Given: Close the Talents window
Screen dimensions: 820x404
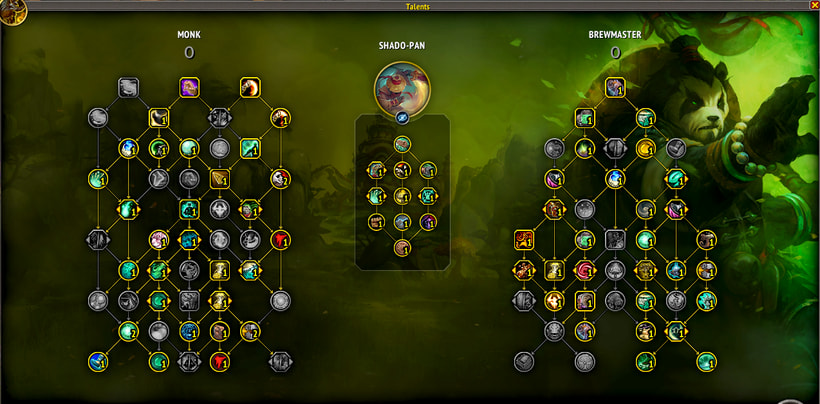Looking at the screenshot, I should pos(809,7).
